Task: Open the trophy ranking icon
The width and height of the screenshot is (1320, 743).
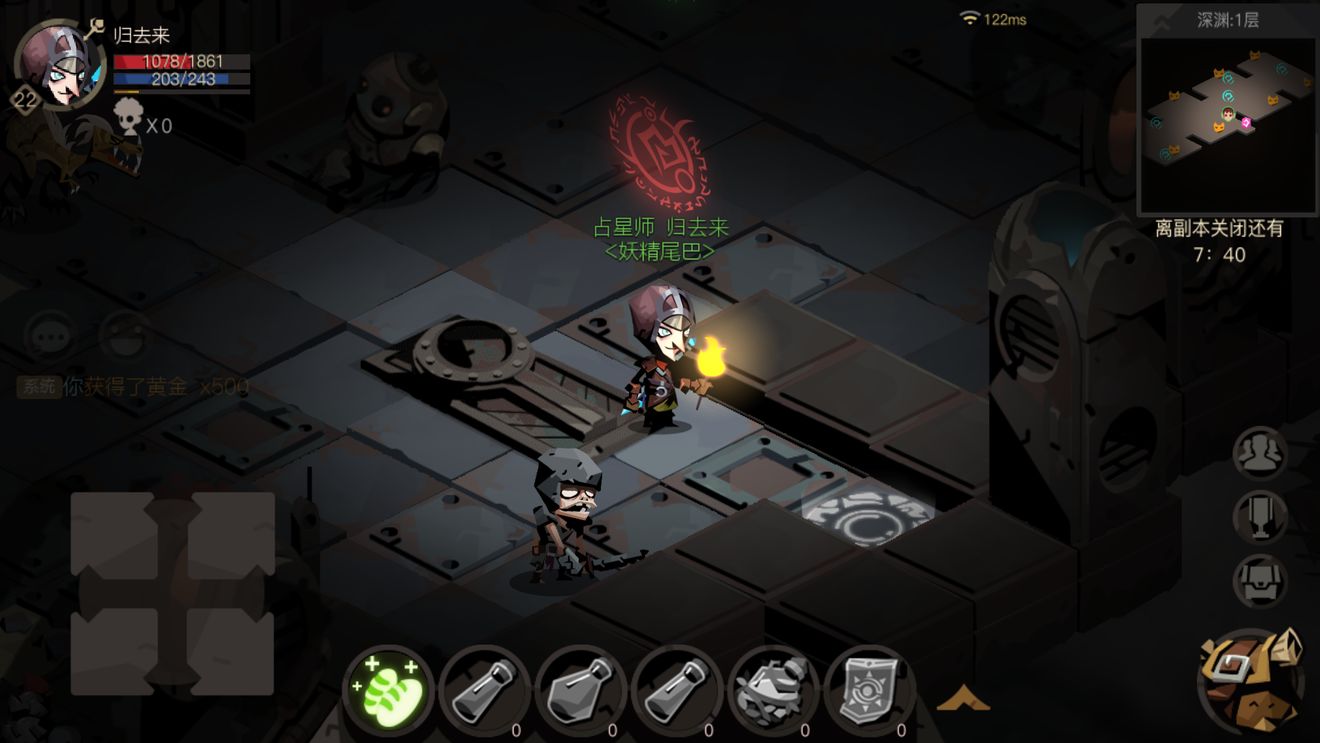Action: [1259, 516]
